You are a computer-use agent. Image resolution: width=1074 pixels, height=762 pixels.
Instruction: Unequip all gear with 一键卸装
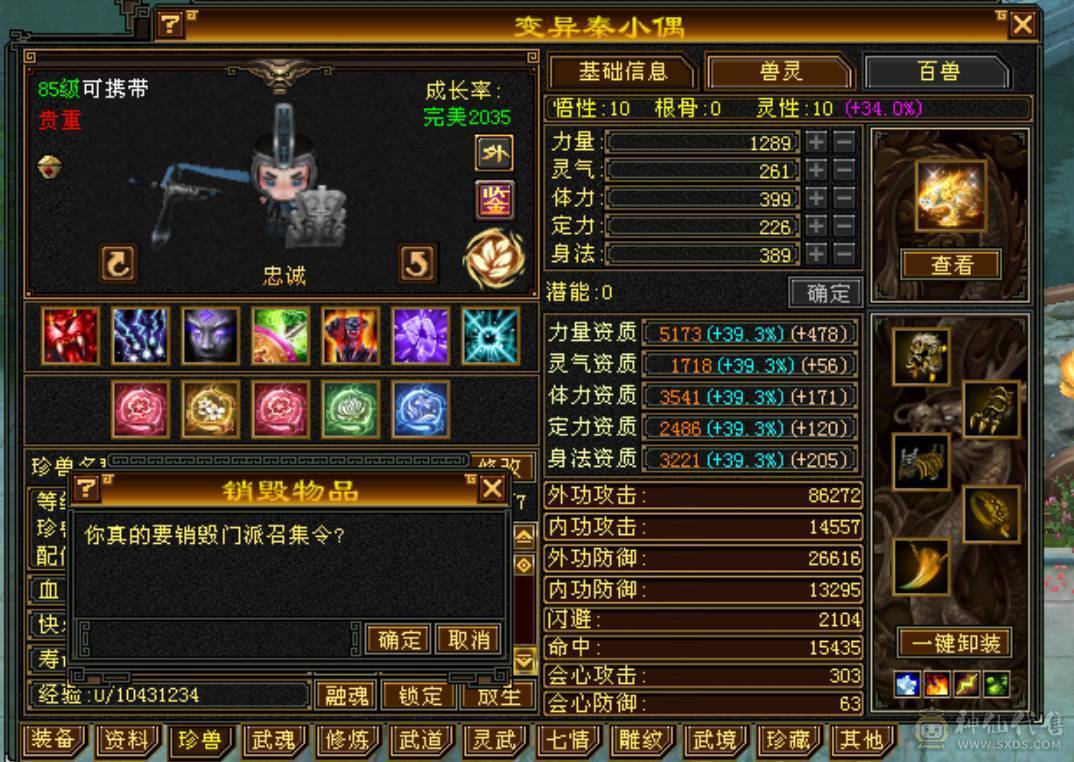pyautogui.click(x=955, y=643)
